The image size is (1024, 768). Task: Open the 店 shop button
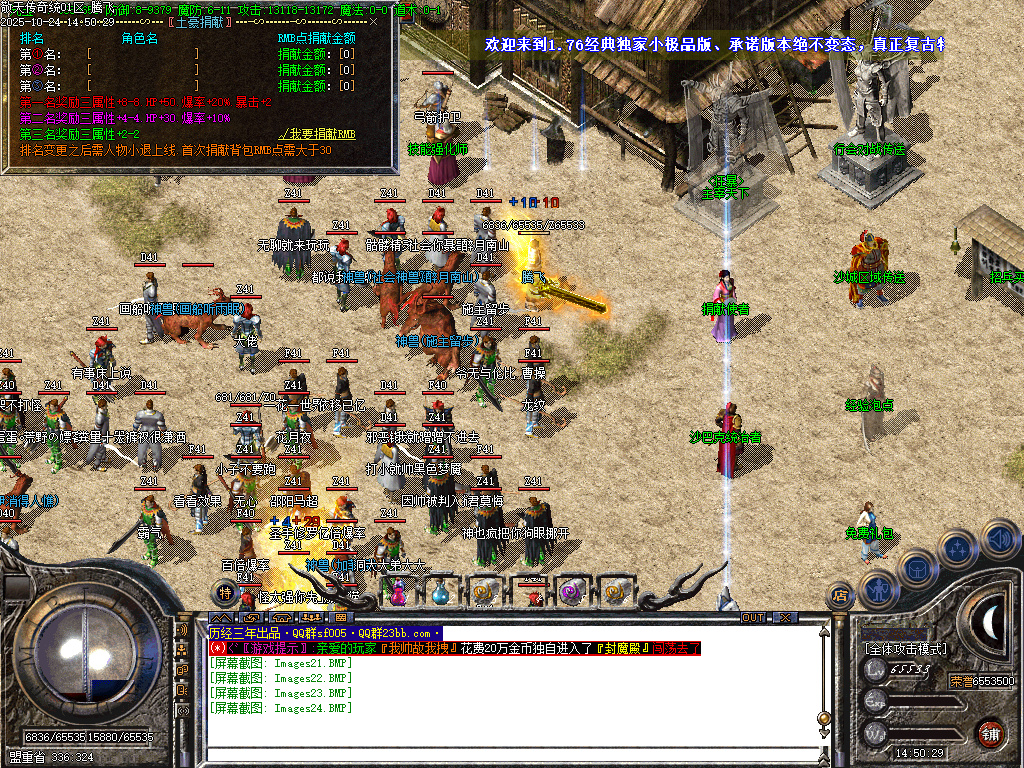(840, 597)
